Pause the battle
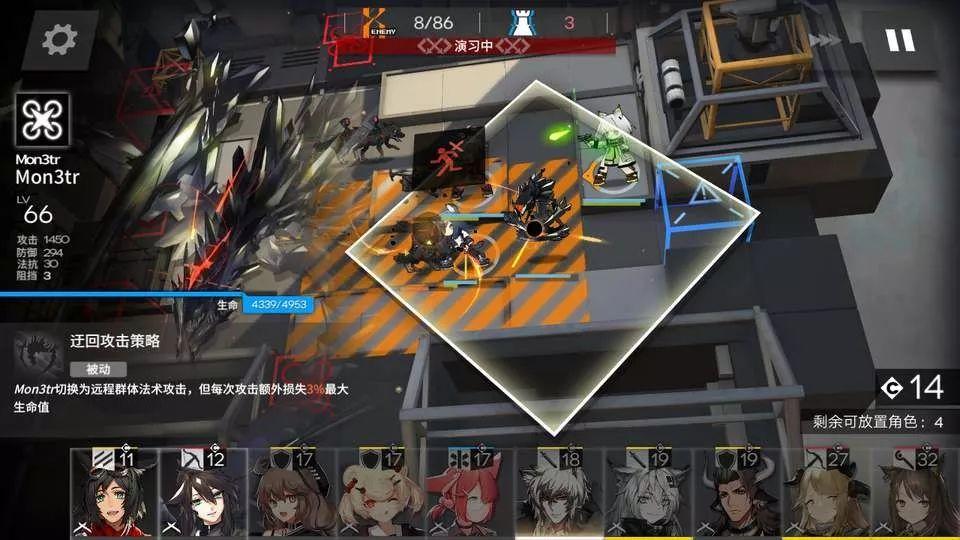Screen dimensions: 960x540 (x=899, y=40)
